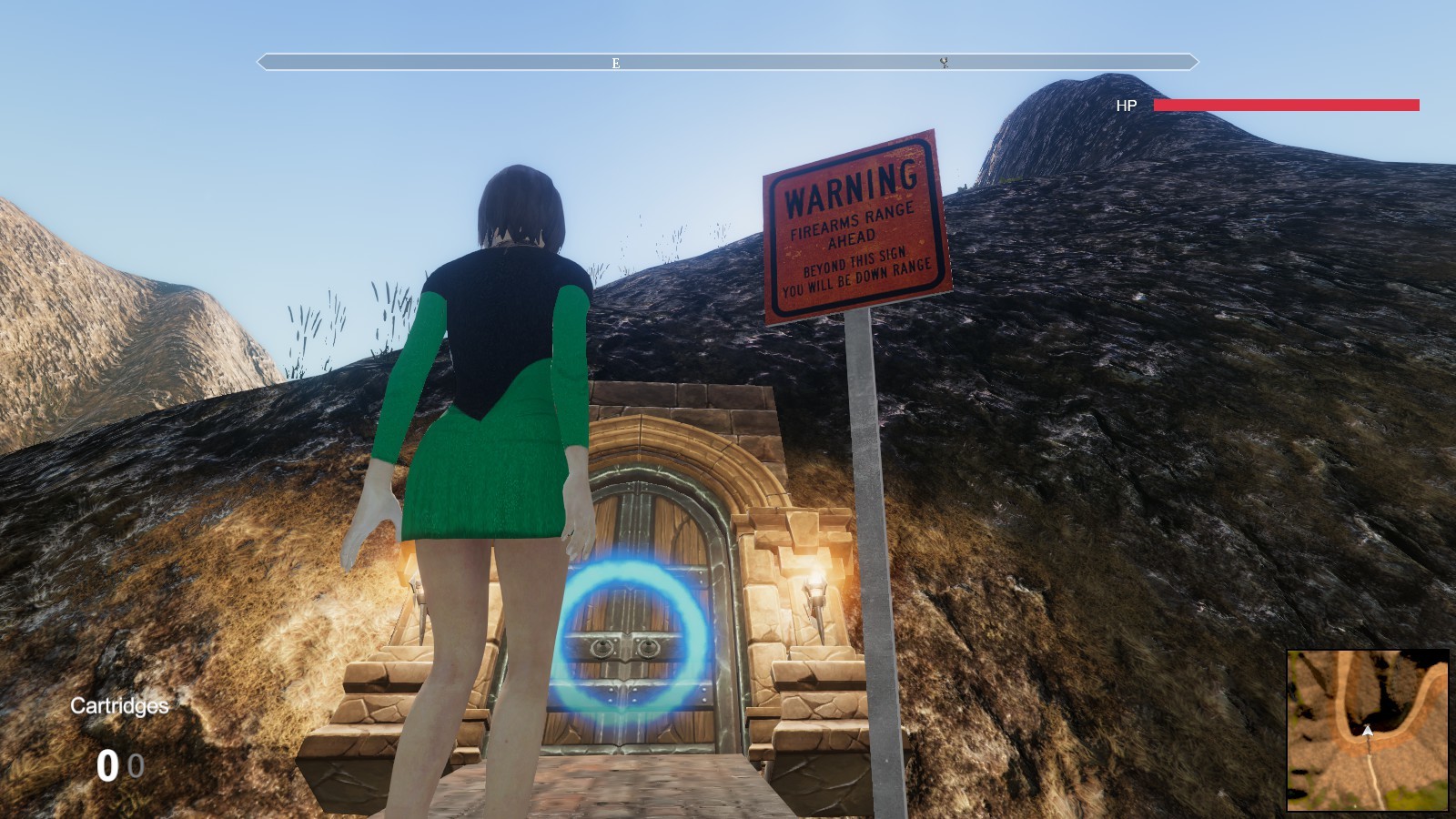
Task: Expand the minimap in the bottom-right corner
Action: coord(1368,731)
